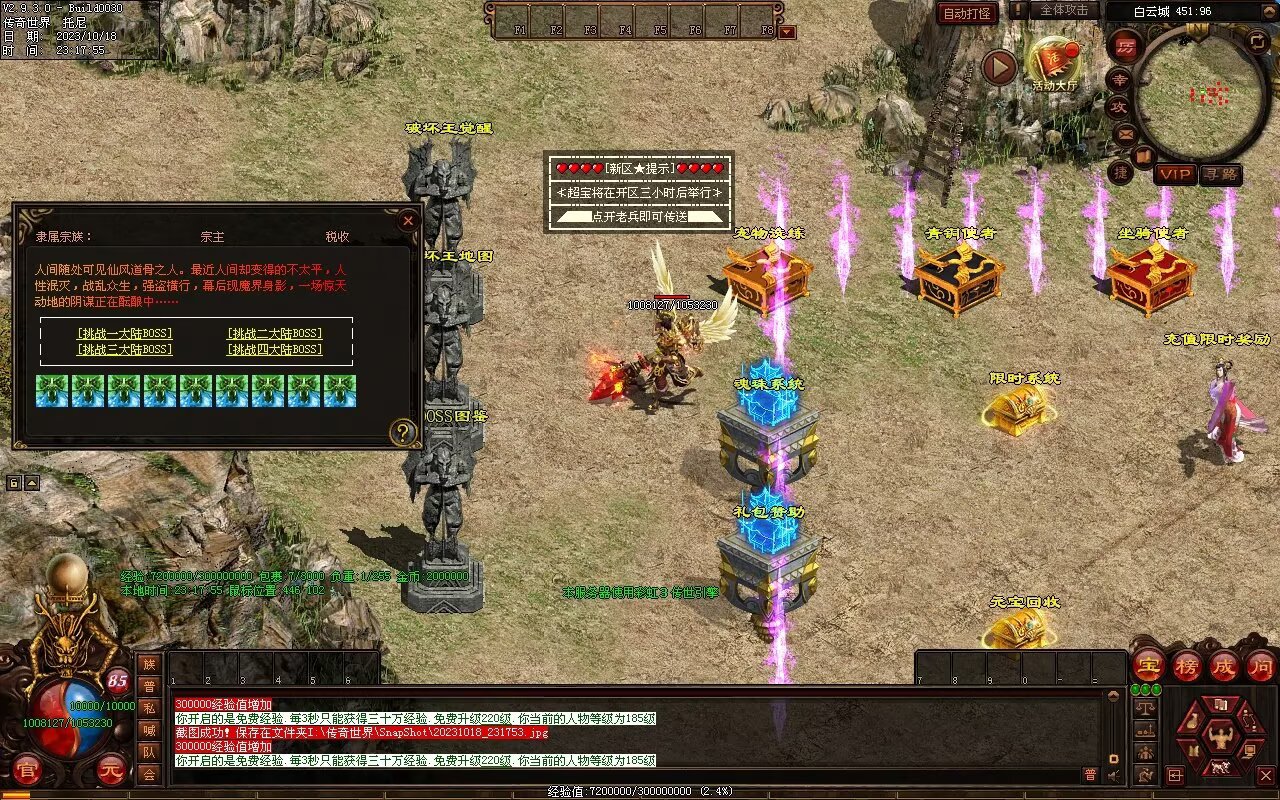This screenshot has height=800, width=1280.
Task: Open the 活动大厅 event hall icon
Action: pos(1054,62)
